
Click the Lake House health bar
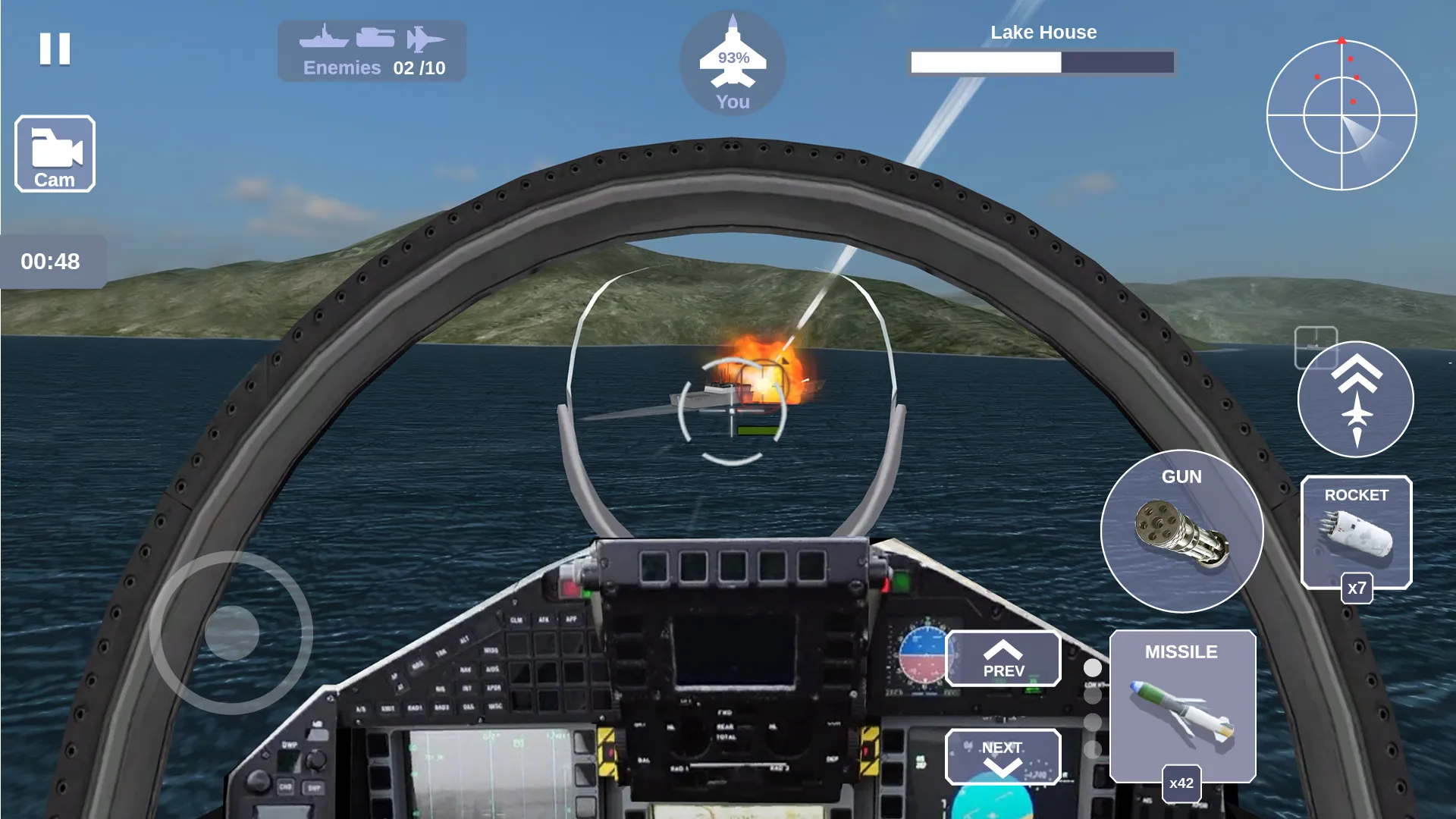tap(1042, 63)
